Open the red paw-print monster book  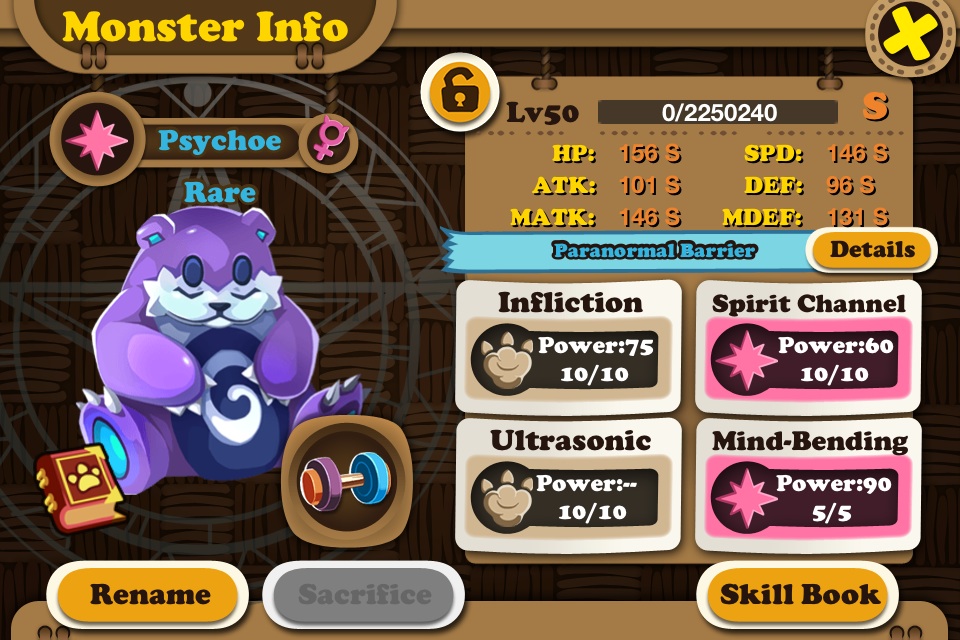click(81, 487)
